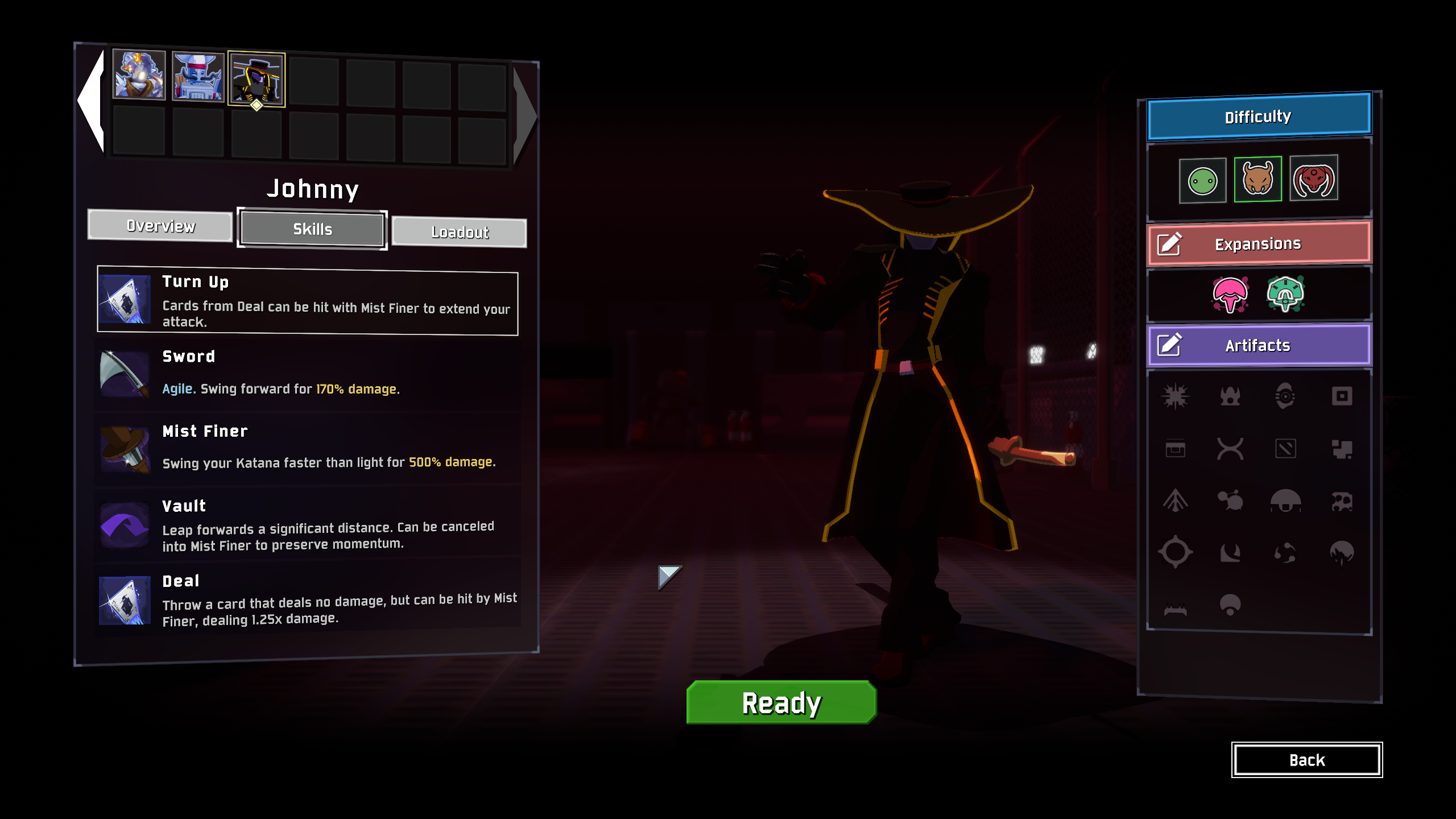
Task: Click the green Ready button
Action: (781, 703)
